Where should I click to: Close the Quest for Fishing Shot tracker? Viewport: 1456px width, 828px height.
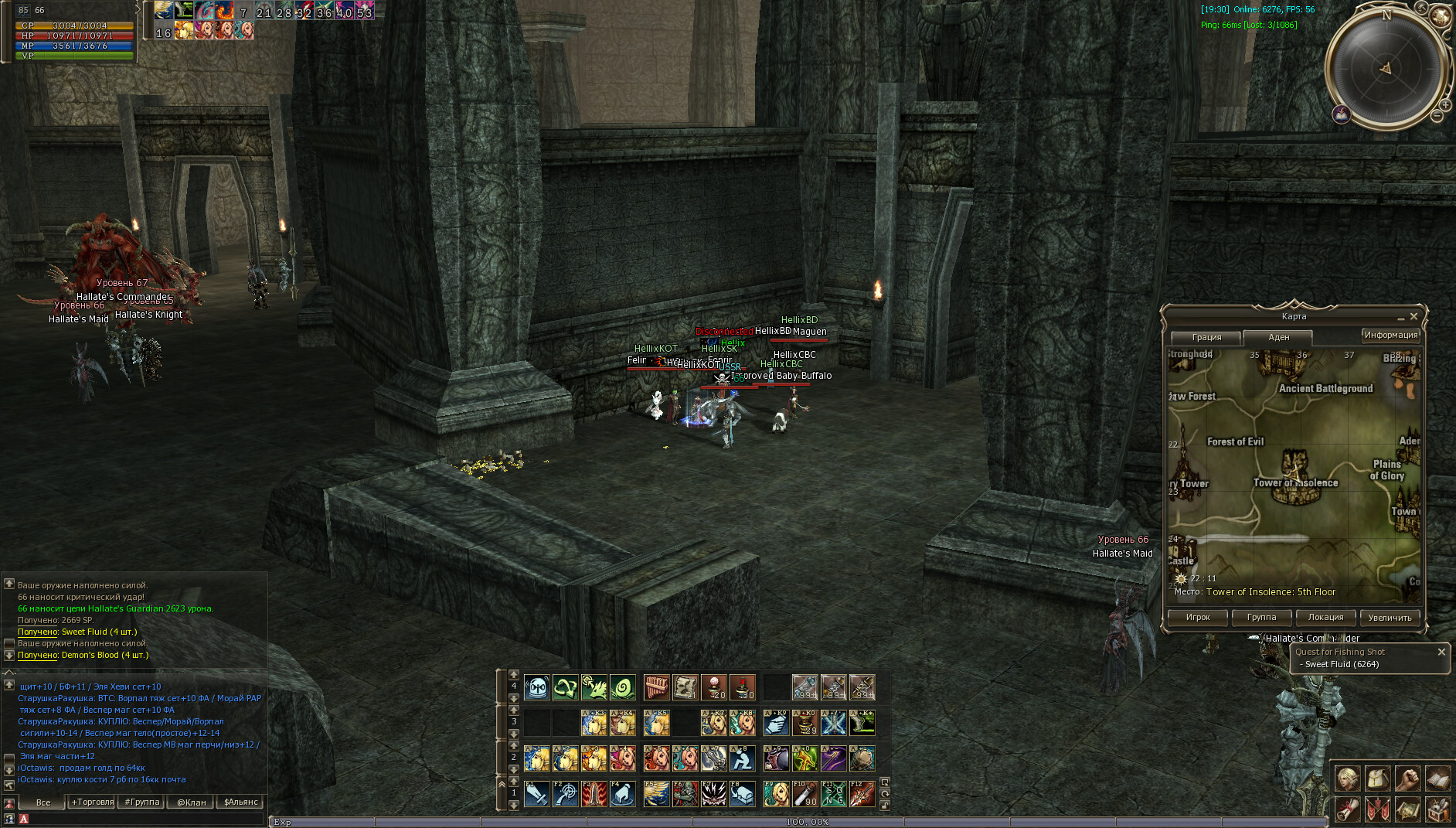tap(1441, 652)
